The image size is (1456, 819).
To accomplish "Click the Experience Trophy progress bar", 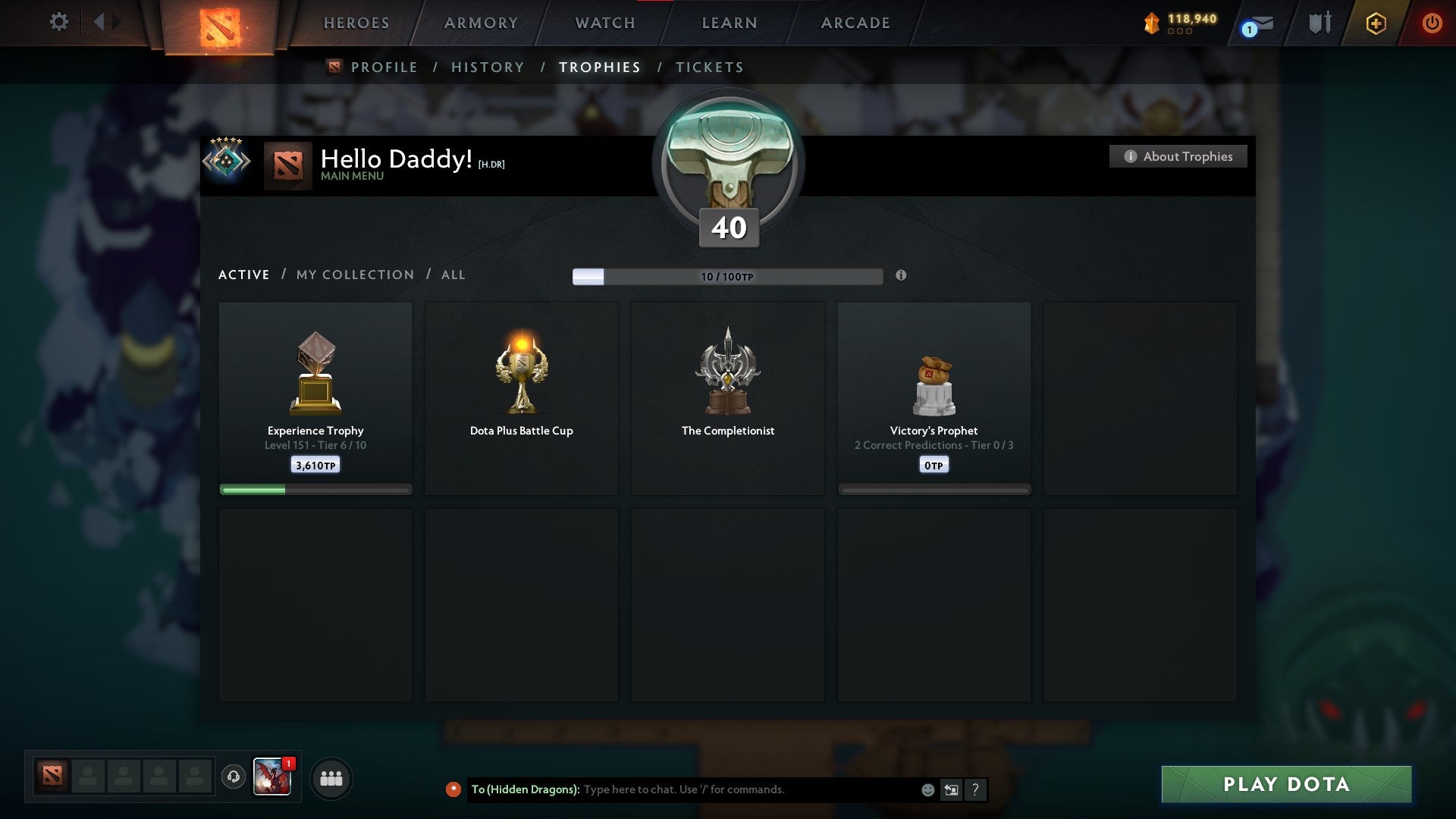I will (x=315, y=489).
